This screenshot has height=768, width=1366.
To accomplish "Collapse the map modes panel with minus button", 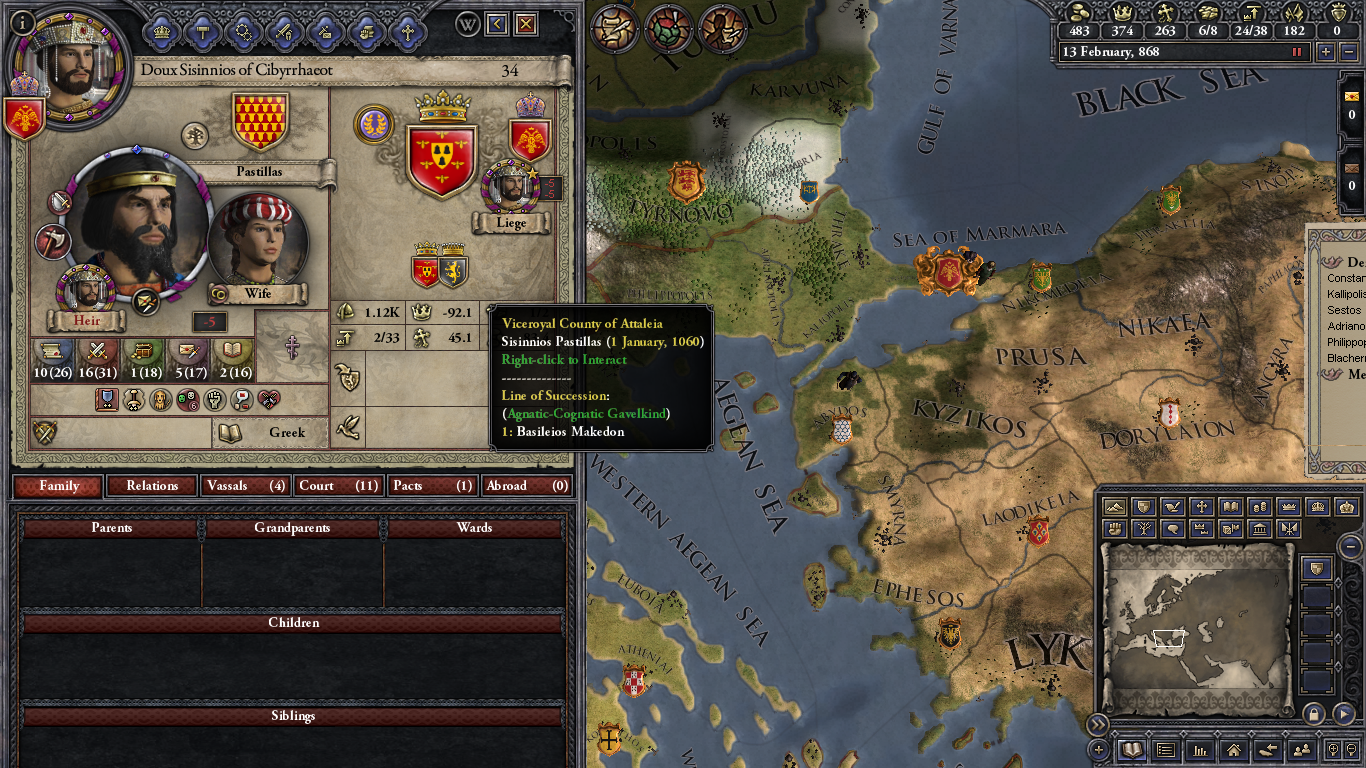I will pos(1350,546).
